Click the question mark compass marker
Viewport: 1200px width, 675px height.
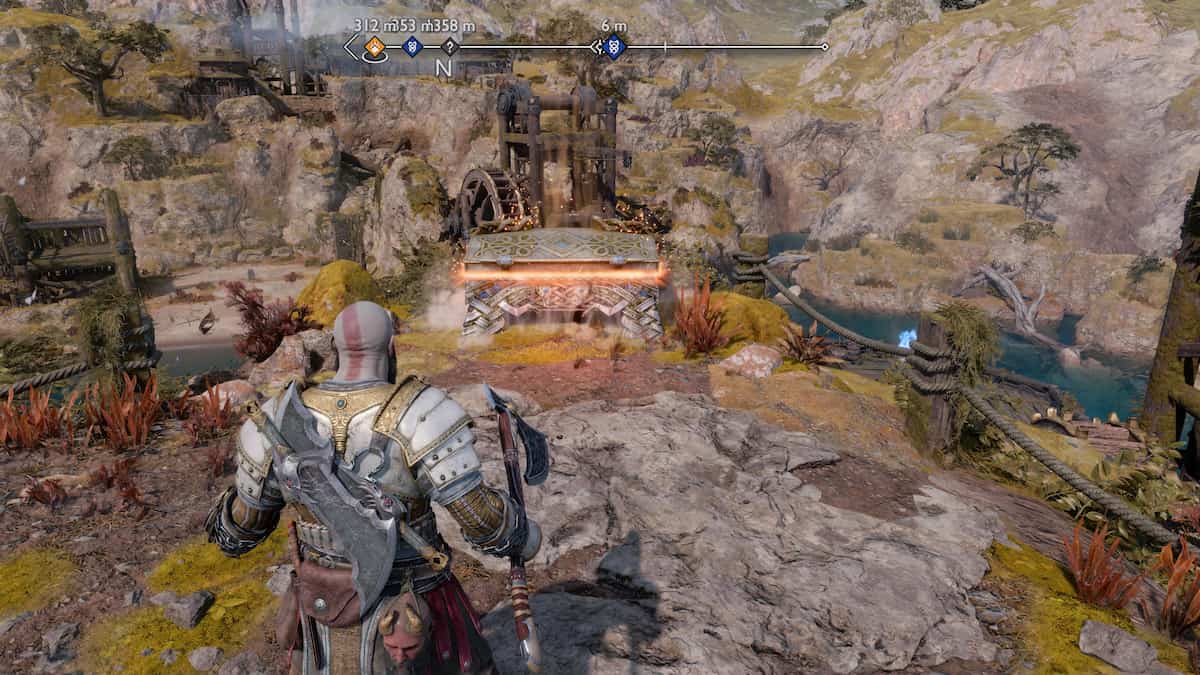click(x=450, y=46)
